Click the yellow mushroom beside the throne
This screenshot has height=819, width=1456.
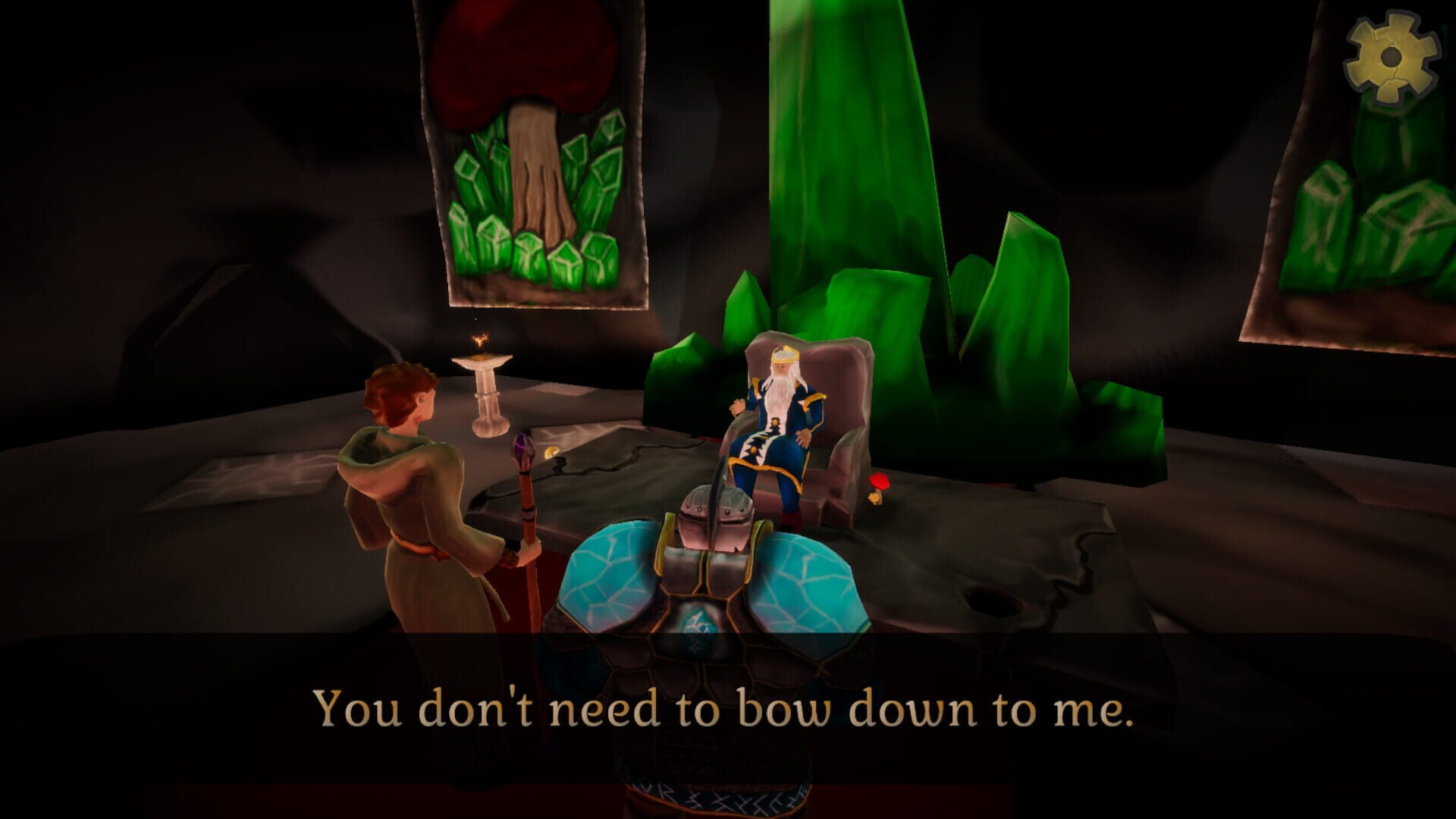click(x=874, y=497)
